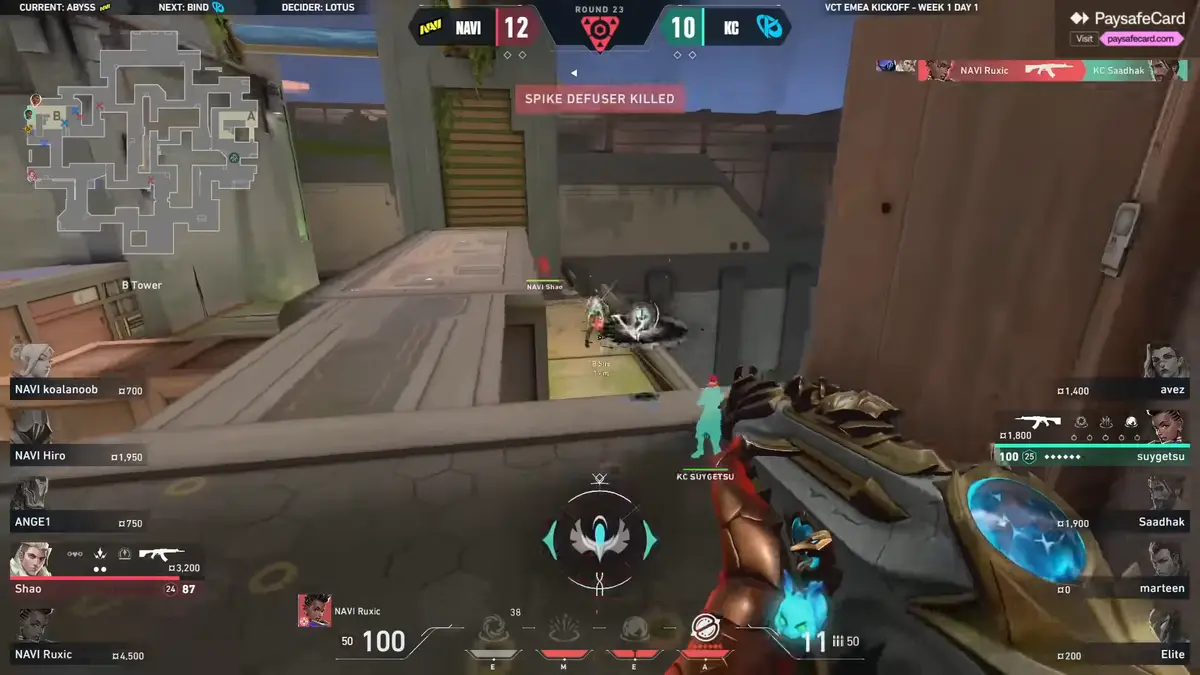
Task: Spectate ANGE1 from the team list
Action: (75, 522)
